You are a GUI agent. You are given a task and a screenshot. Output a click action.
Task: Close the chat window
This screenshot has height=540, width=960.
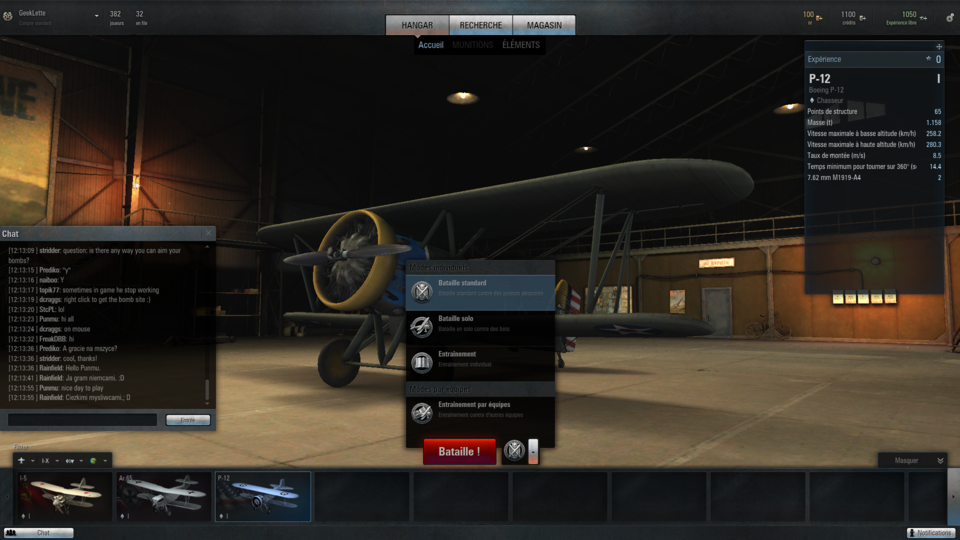click(208, 234)
